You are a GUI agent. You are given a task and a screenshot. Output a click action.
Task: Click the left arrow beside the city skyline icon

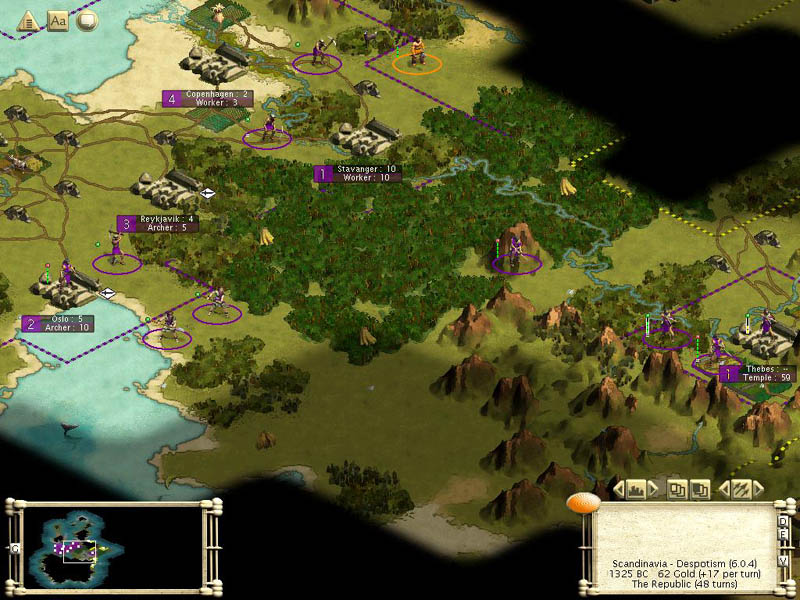(x=620, y=489)
